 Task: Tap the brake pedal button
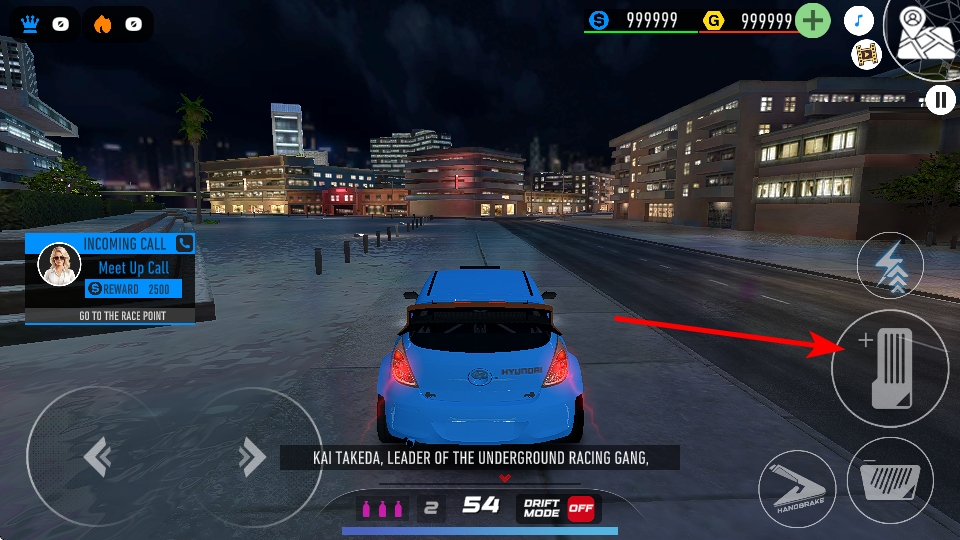coord(889,484)
